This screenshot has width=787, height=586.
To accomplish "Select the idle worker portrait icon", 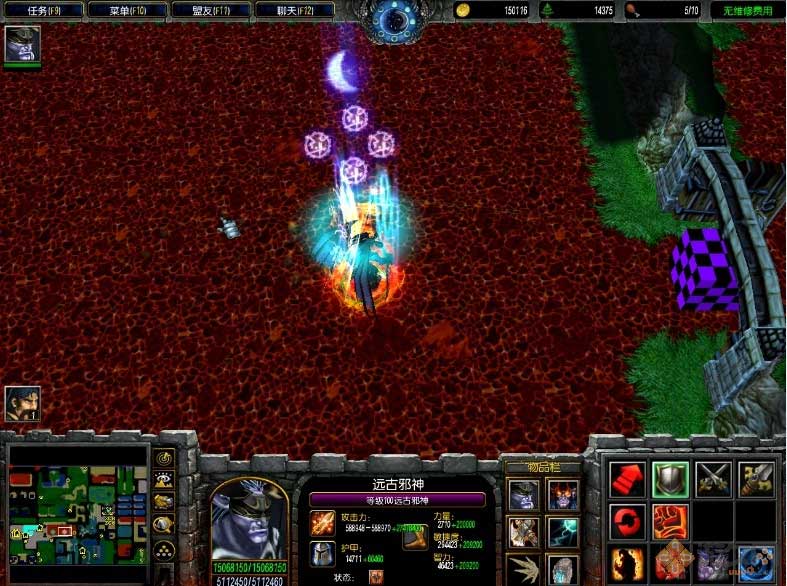I will [22, 403].
